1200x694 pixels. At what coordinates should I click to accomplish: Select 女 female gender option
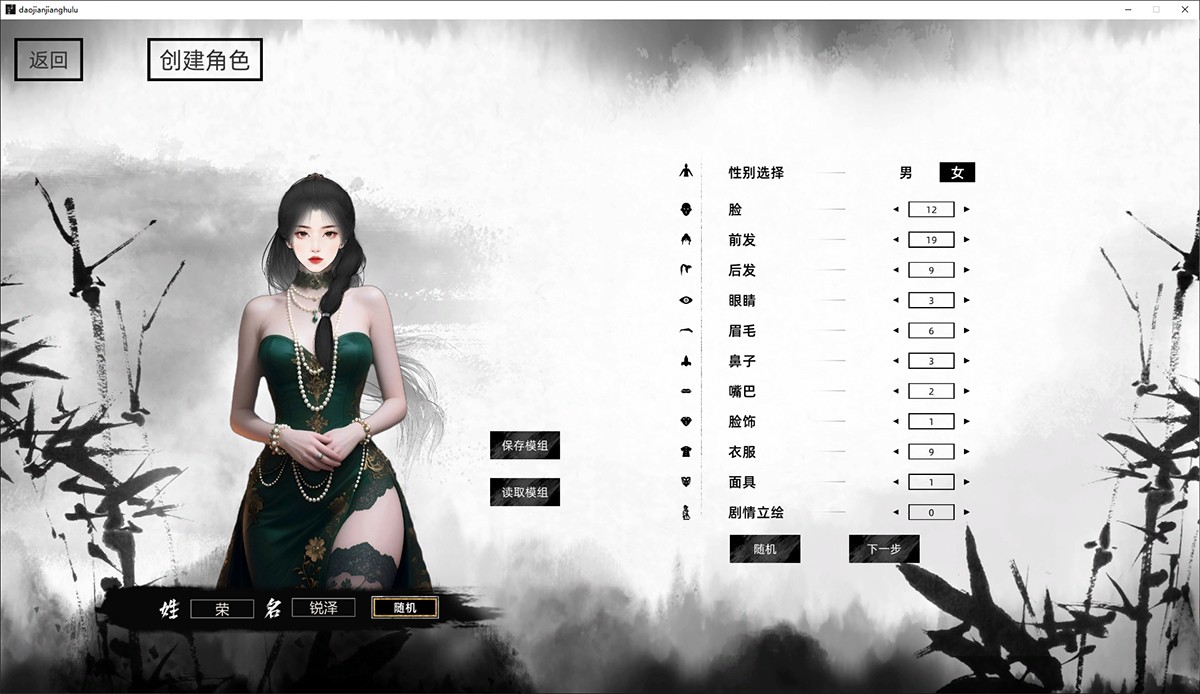957,173
